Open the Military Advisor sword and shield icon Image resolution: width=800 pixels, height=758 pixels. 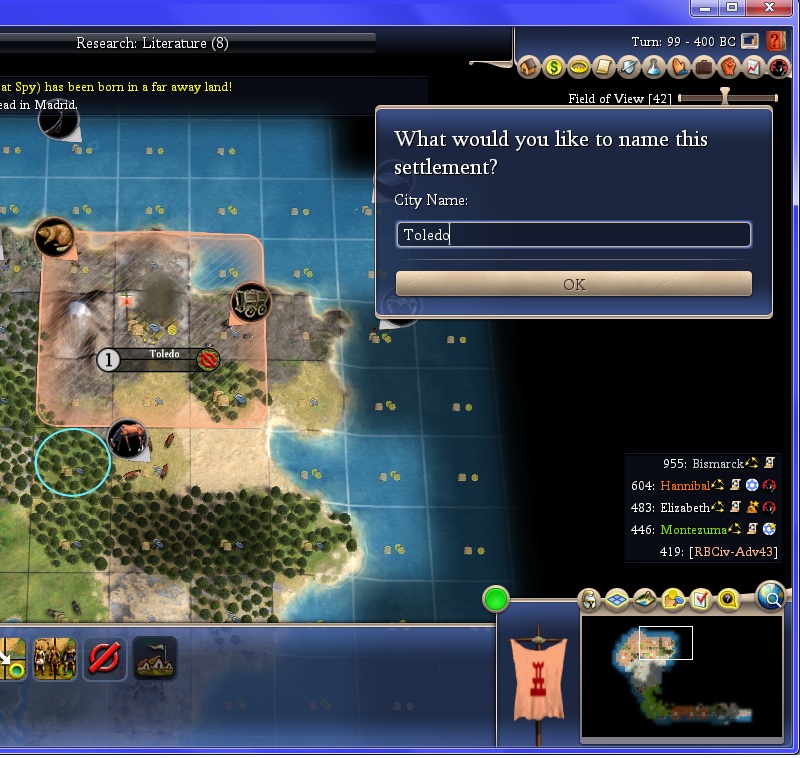(x=628, y=68)
